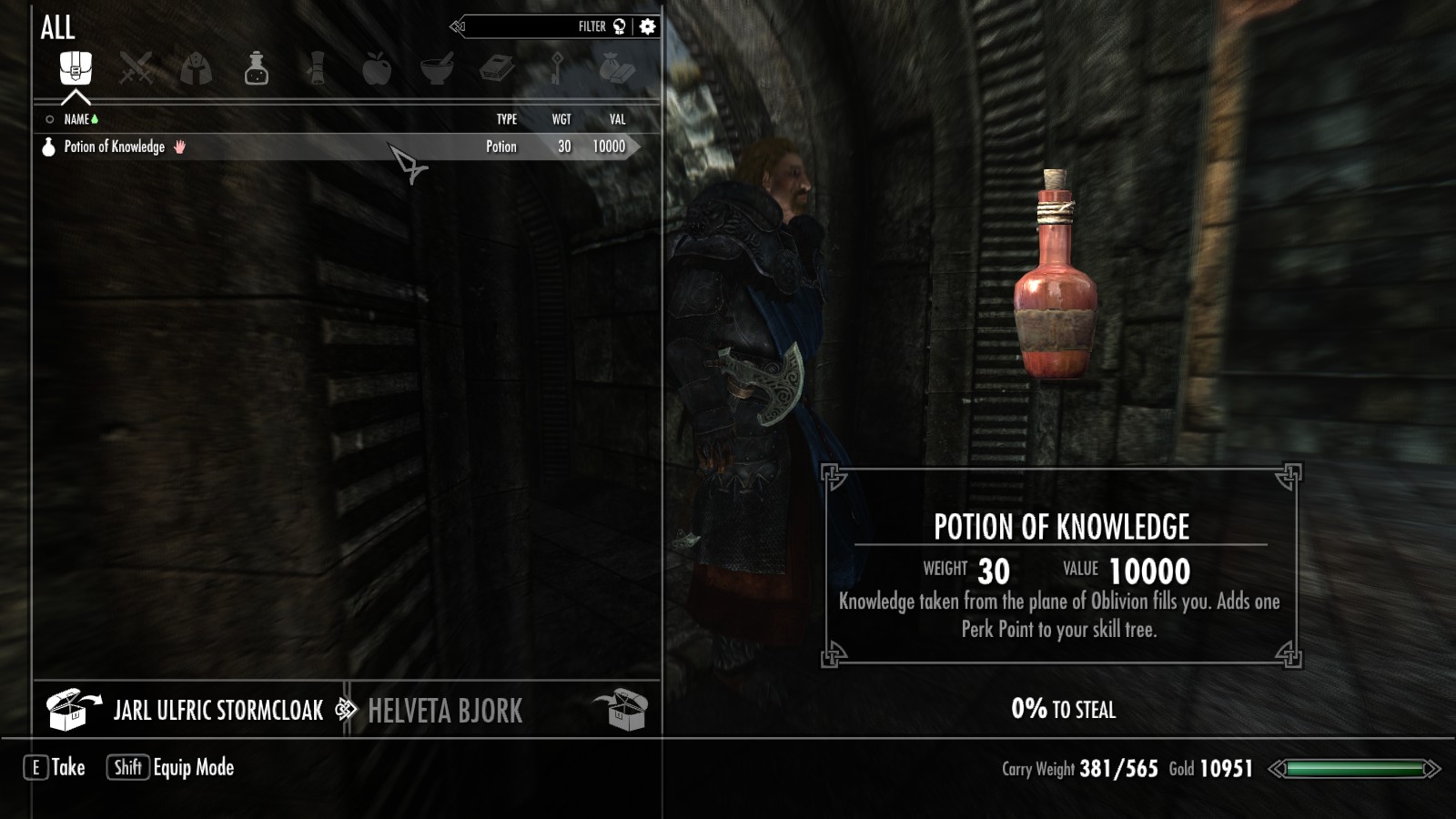
Task: Filter by food apple icon
Action: (377, 68)
